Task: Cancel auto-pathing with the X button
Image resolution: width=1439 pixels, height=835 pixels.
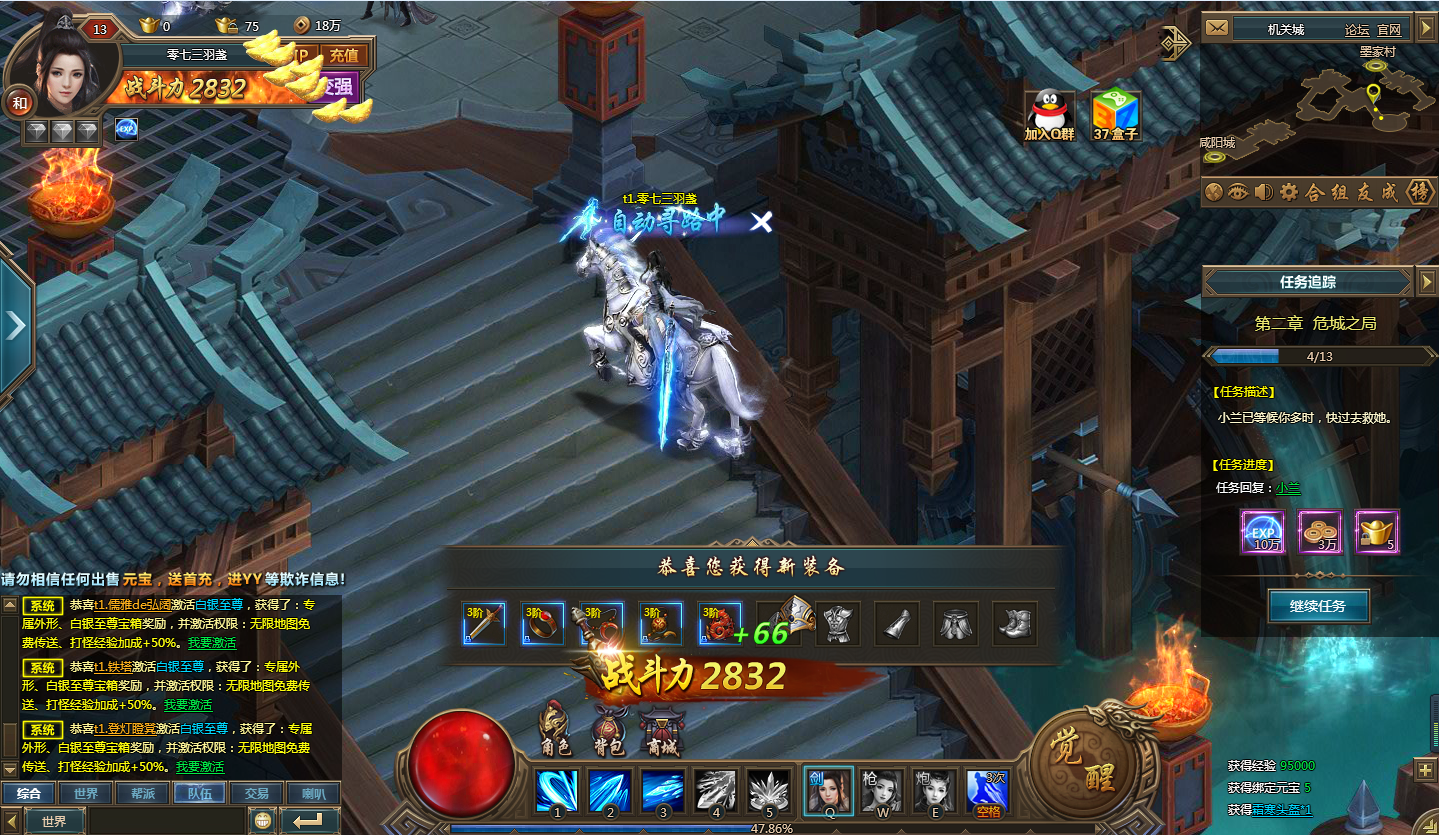Action: coord(762,222)
